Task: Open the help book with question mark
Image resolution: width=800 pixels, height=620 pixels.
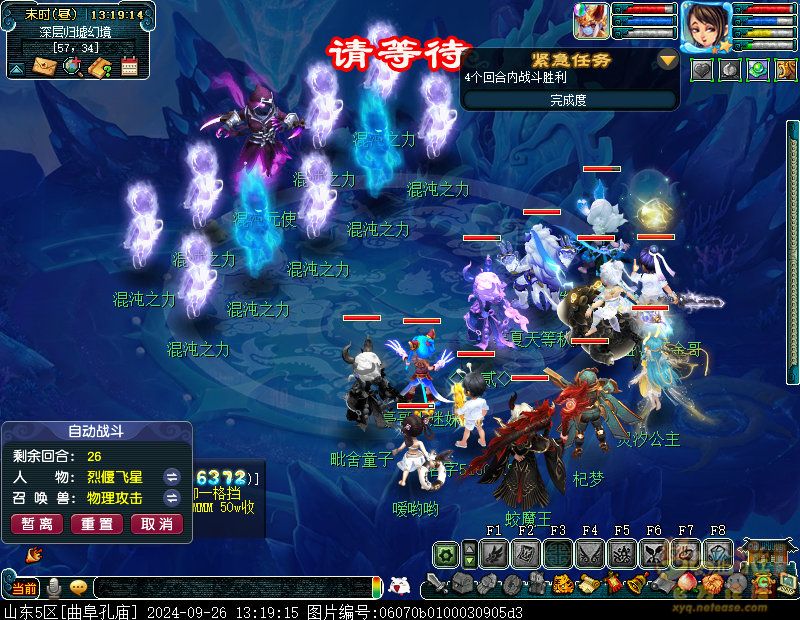Action: tap(99, 67)
